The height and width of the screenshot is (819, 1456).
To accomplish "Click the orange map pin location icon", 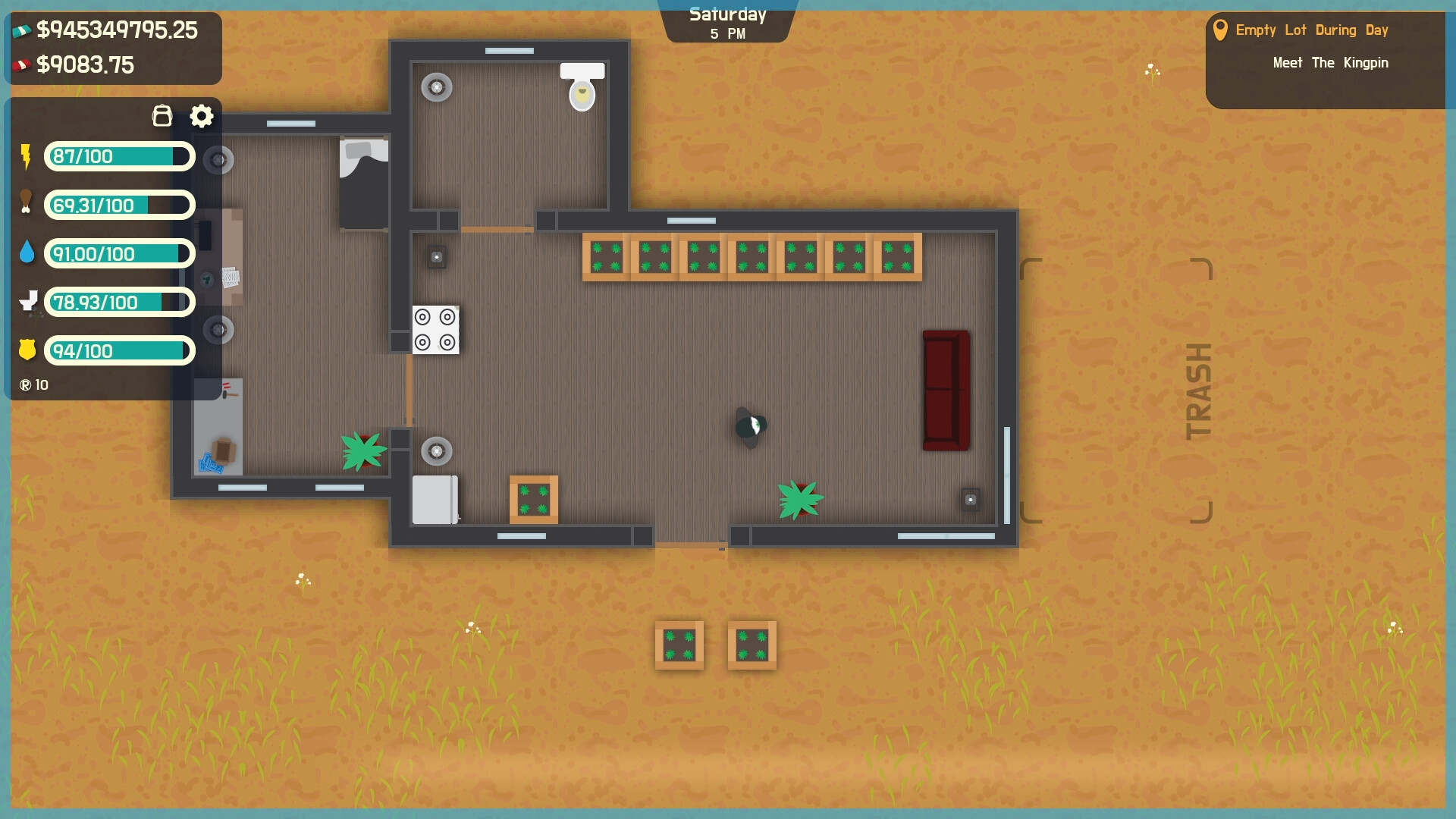I will pos(1222,30).
